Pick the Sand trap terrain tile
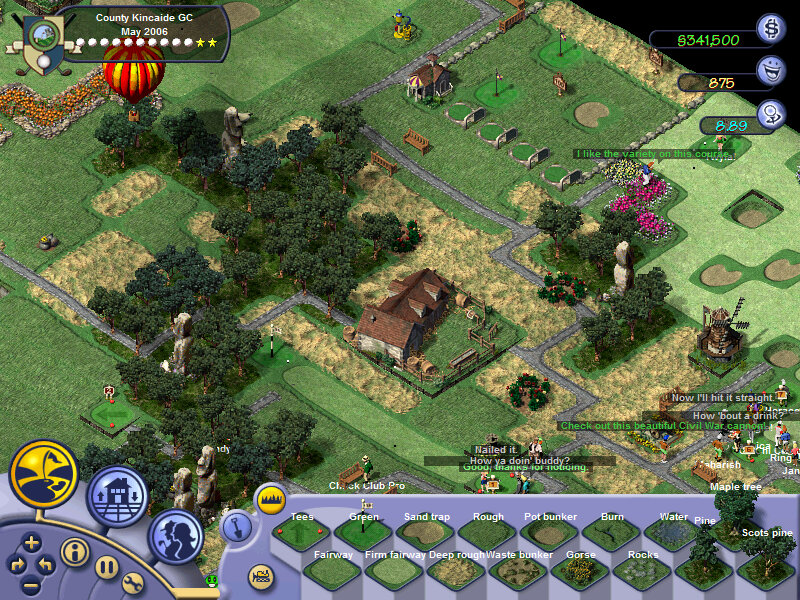800x600 pixels. 426,533
